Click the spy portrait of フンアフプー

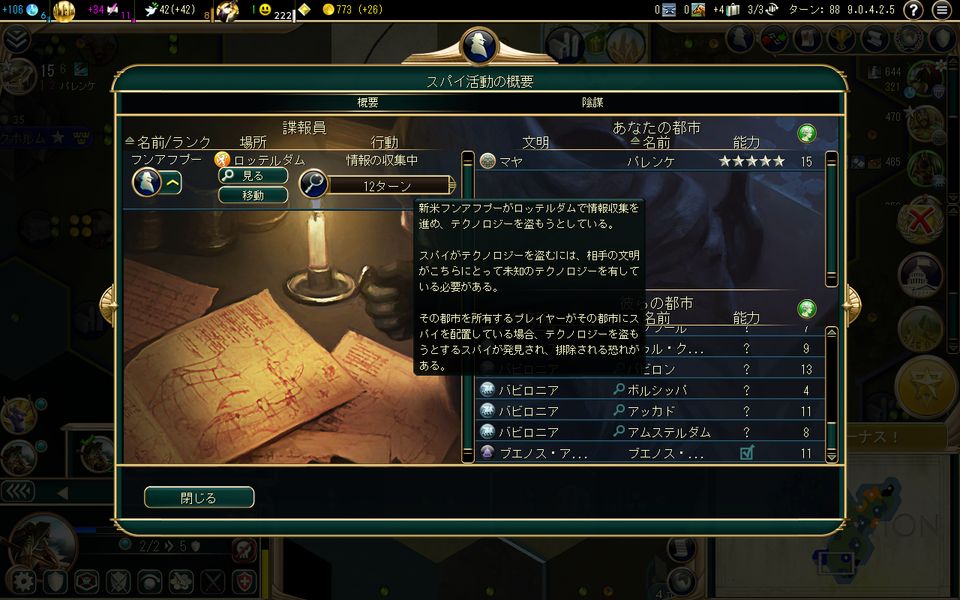click(147, 182)
